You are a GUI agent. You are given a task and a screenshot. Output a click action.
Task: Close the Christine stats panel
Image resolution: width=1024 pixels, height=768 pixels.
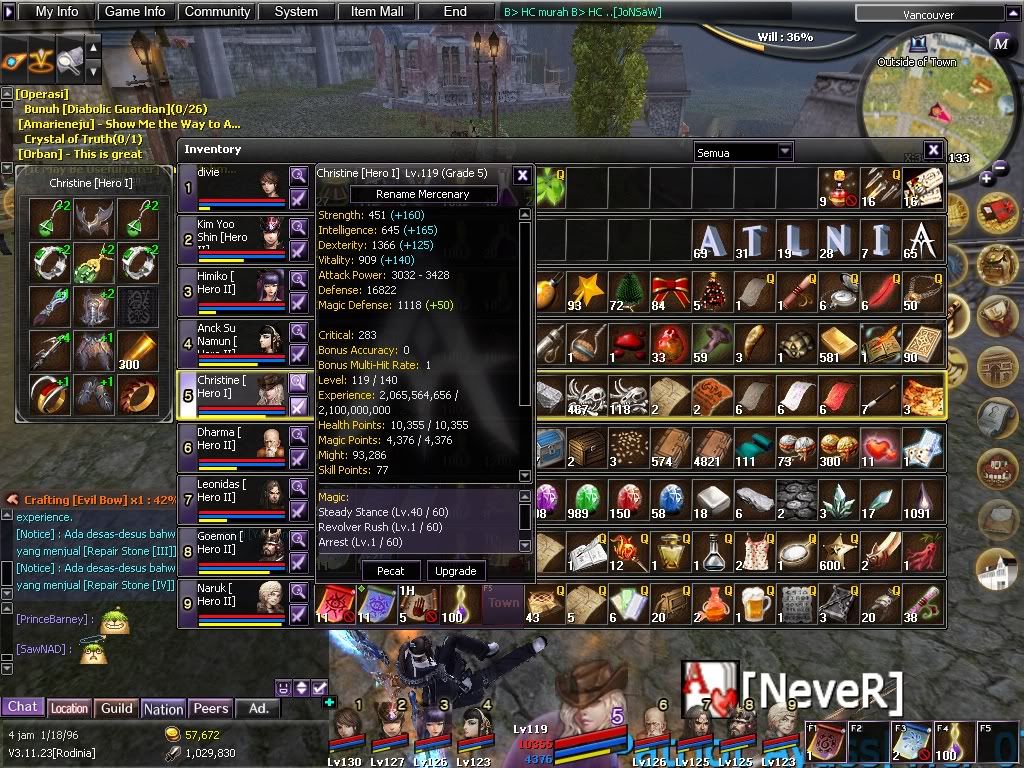(522, 175)
